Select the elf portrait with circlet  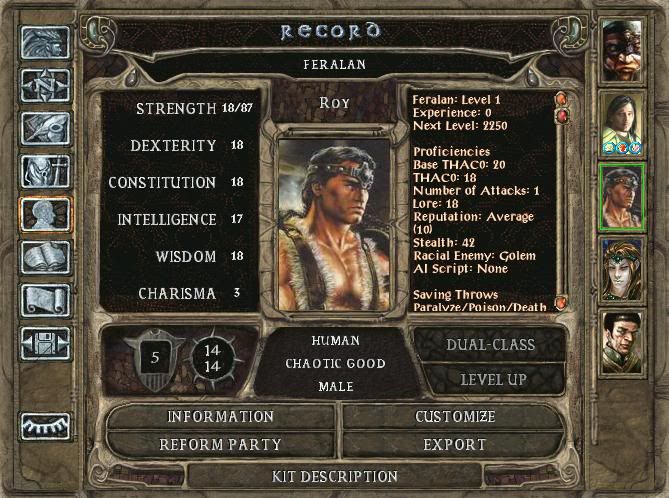coord(621,270)
